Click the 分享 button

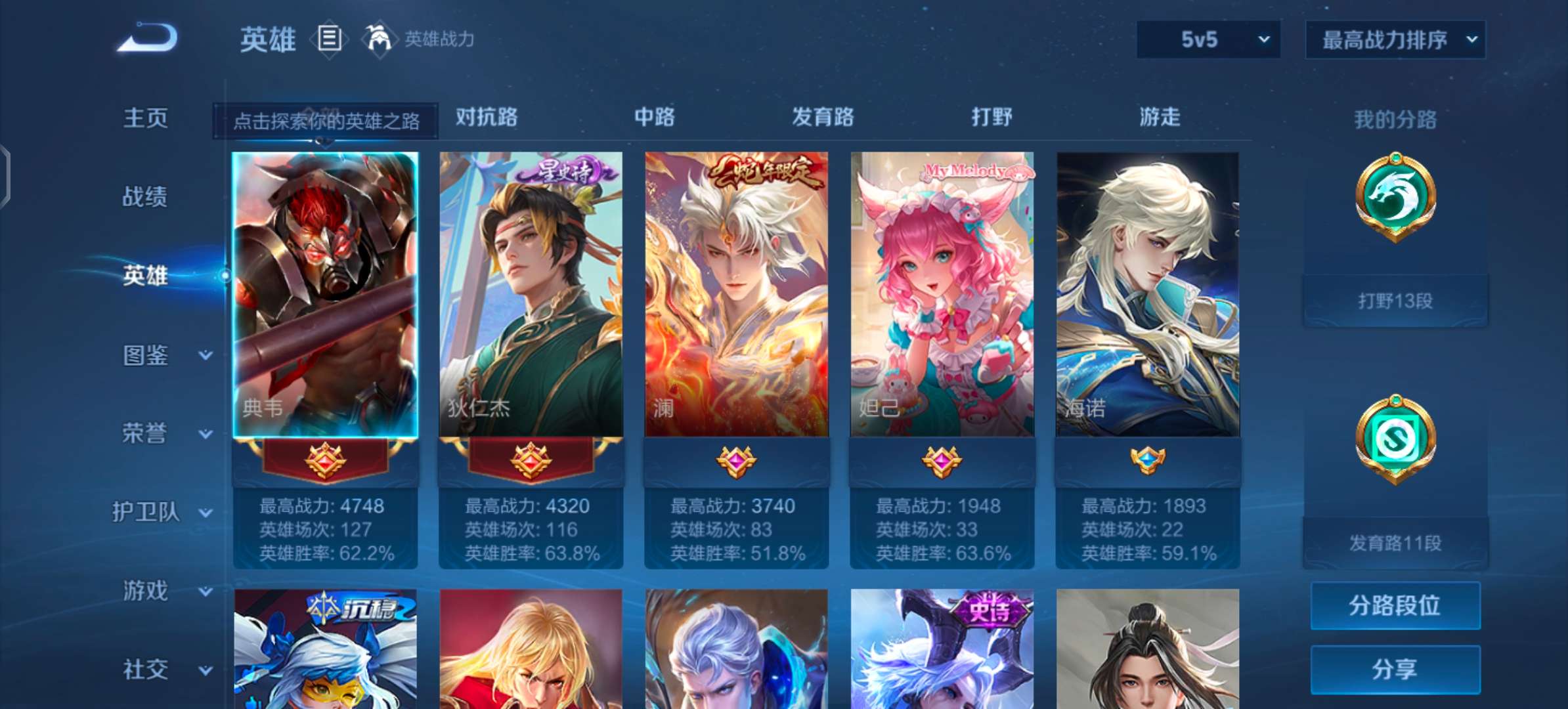(x=1395, y=670)
